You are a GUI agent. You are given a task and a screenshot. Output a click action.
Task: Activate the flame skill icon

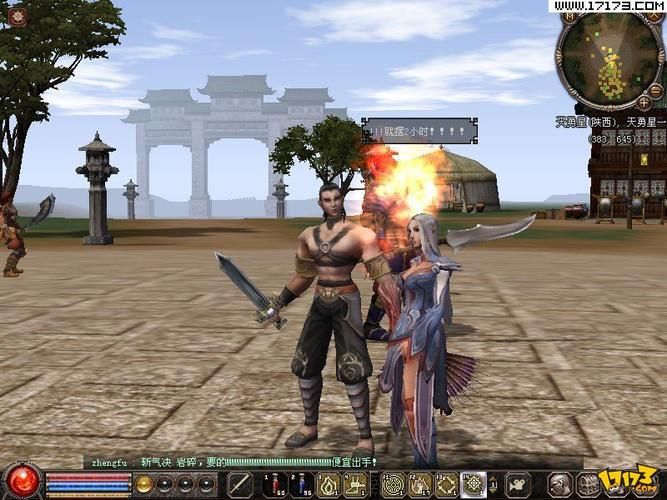(327, 484)
